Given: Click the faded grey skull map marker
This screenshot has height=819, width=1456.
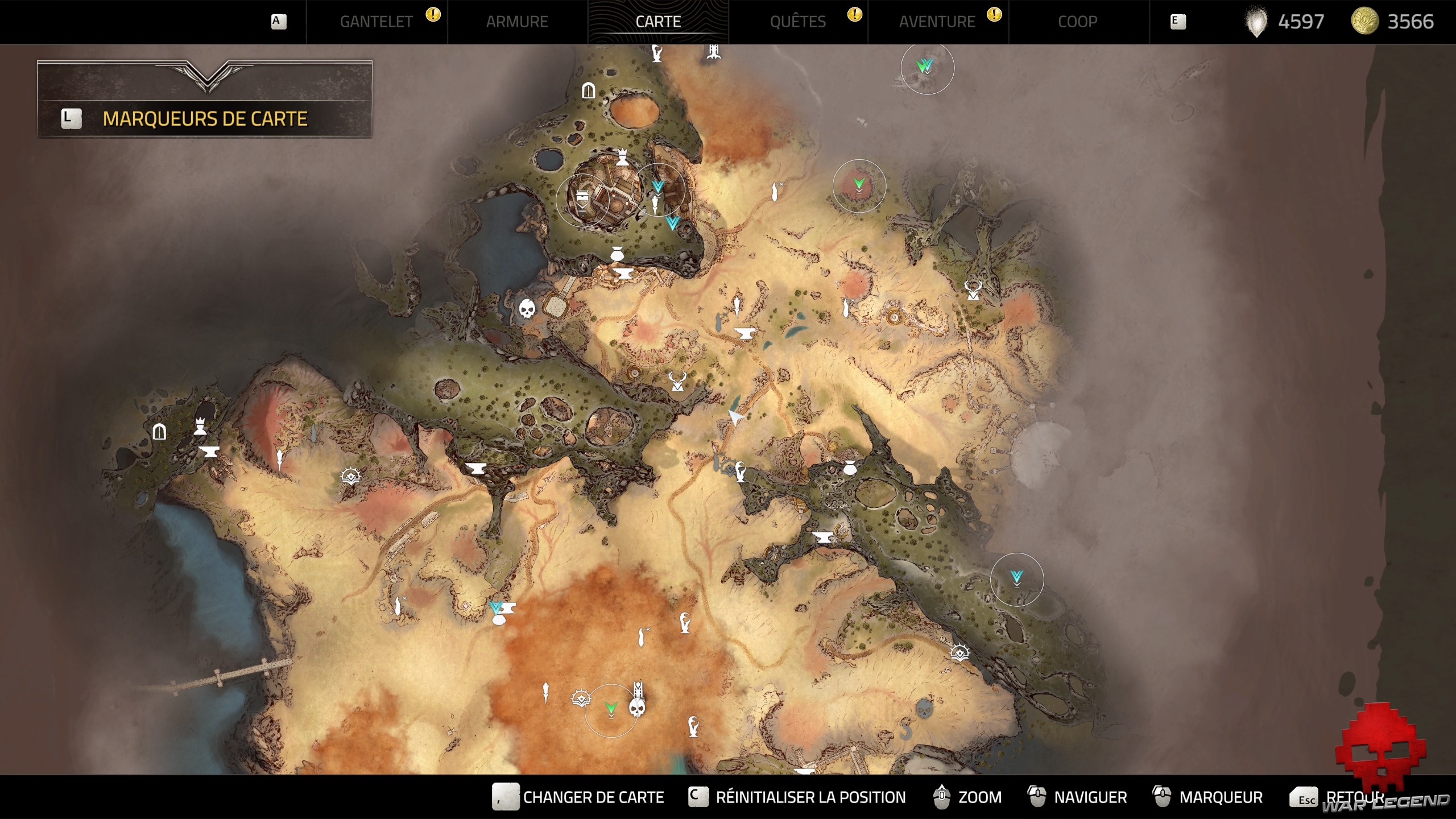Looking at the screenshot, I should (x=924, y=709).
